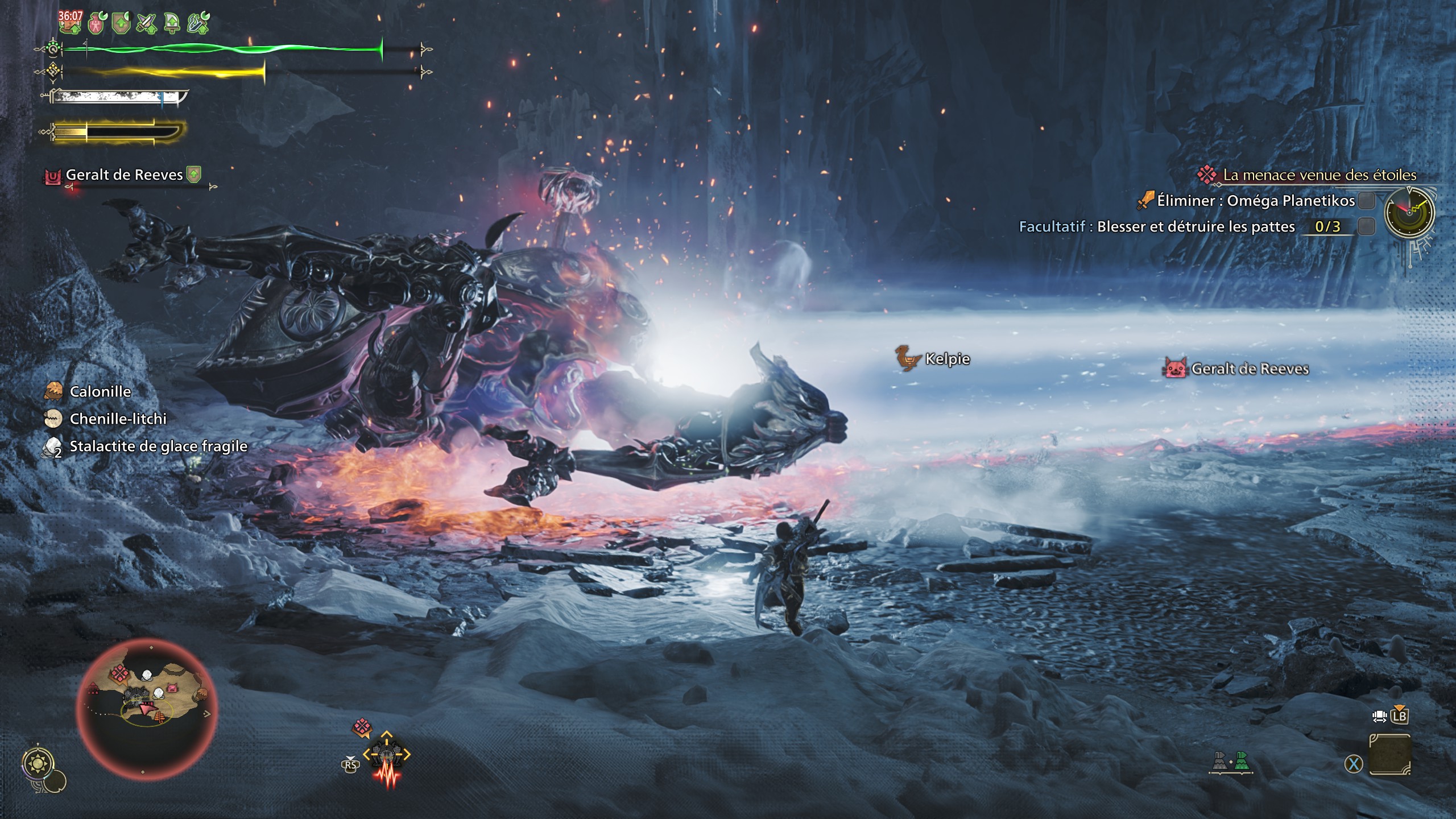Image resolution: width=1456 pixels, height=819 pixels.
Task: Select the whetstone sharpening buff icon
Action: tap(196, 23)
